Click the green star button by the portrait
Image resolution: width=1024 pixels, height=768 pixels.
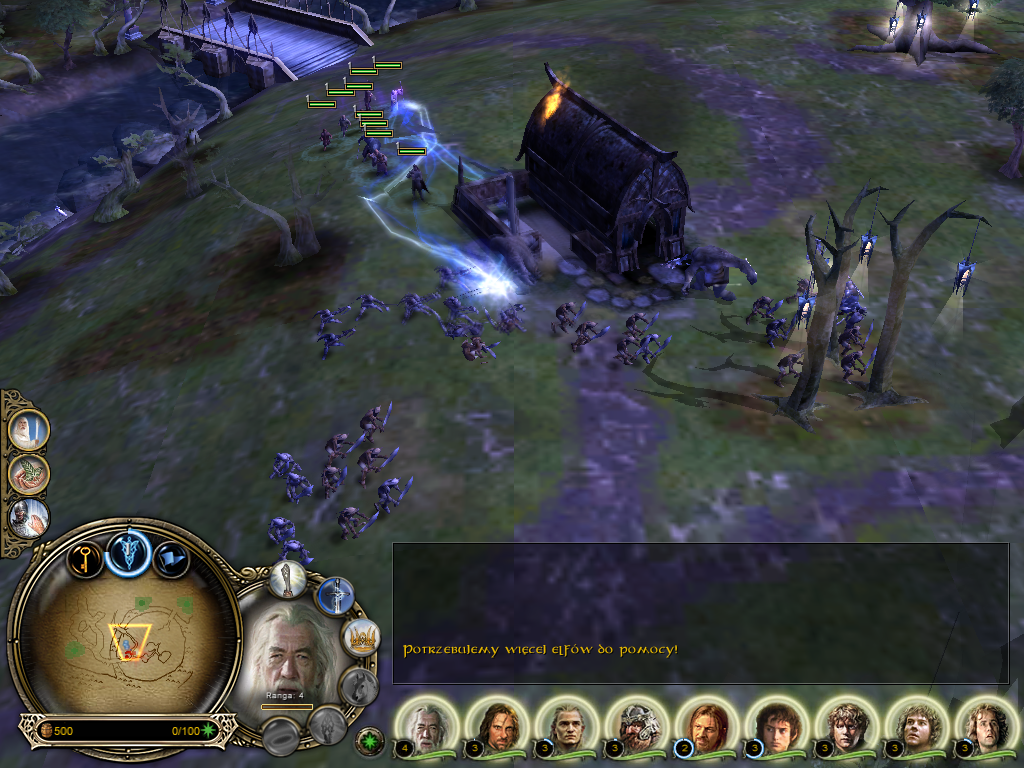point(370,741)
